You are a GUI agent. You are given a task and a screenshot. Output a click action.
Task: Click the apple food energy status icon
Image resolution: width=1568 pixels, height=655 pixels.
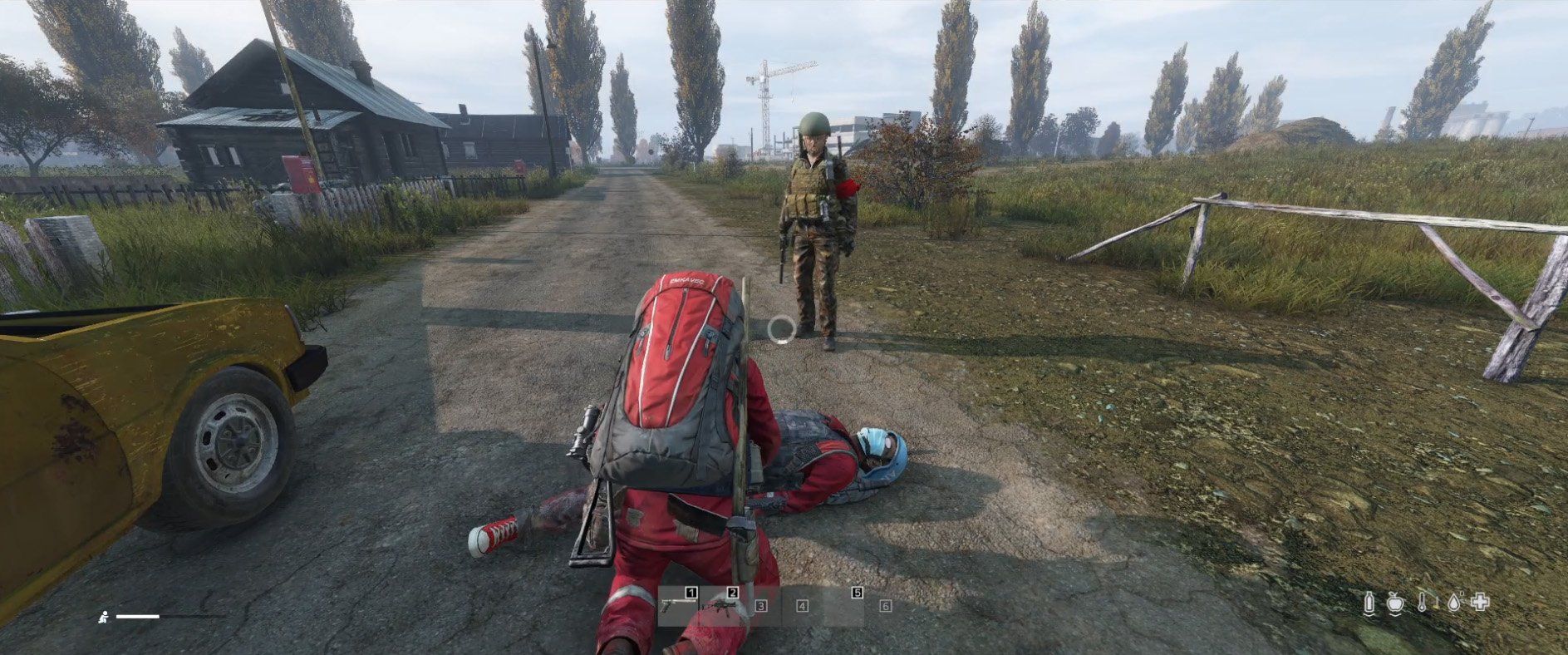coord(1395,603)
